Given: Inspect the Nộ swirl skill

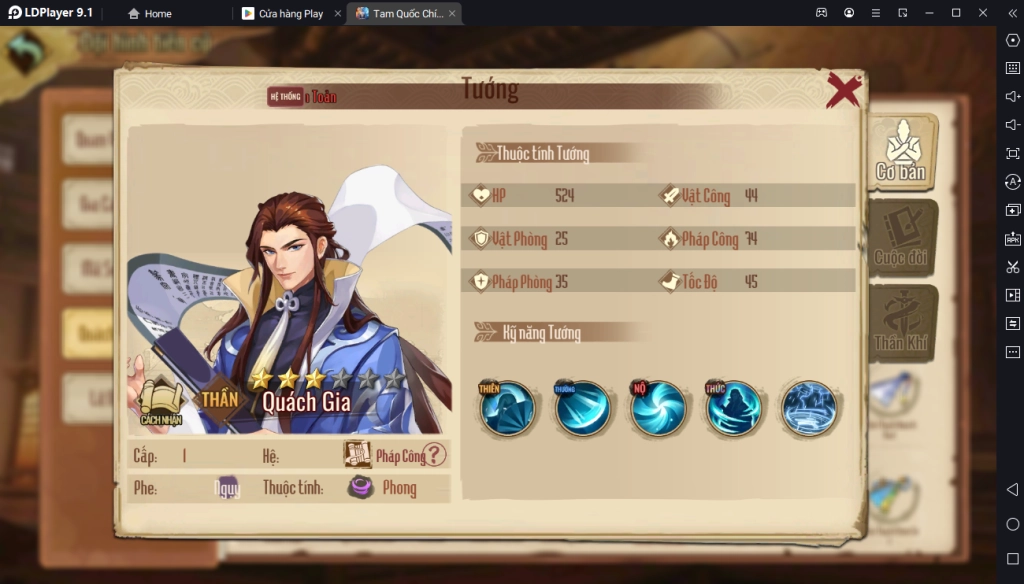Looking at the screenshot, I should (x=658, y=408).
